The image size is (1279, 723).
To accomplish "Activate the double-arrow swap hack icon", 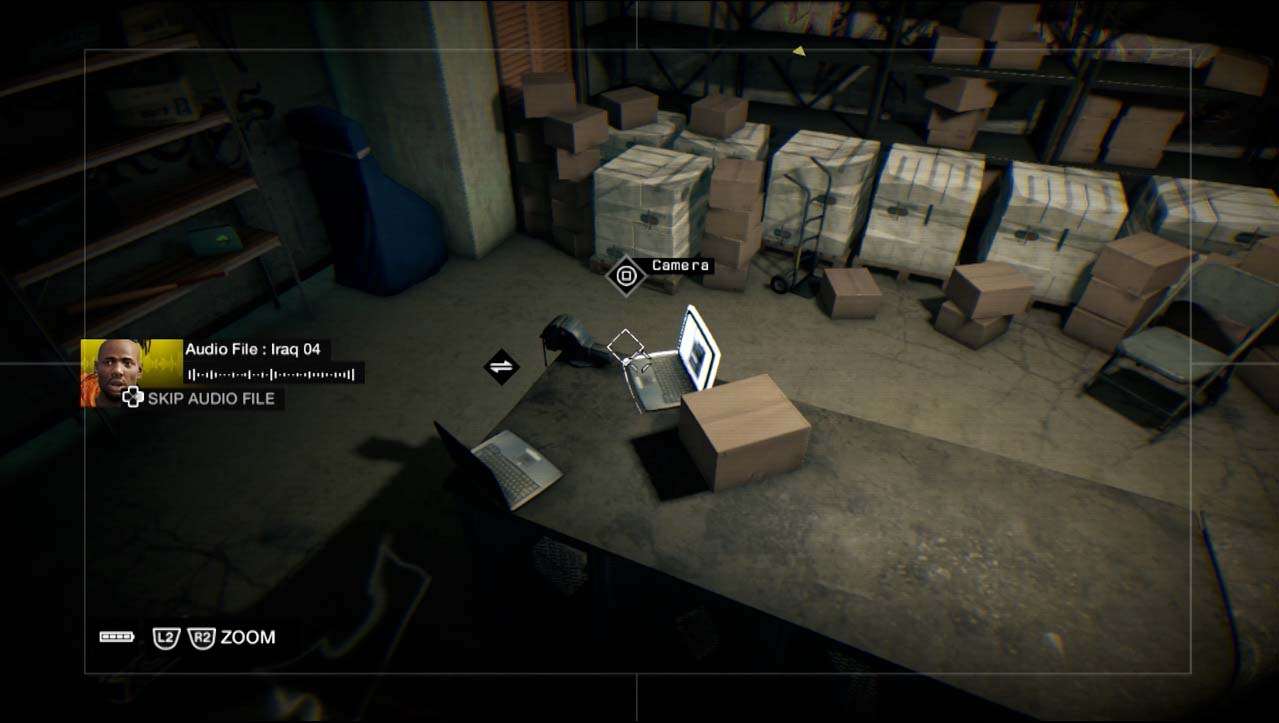I will click(x=501, y=366).
